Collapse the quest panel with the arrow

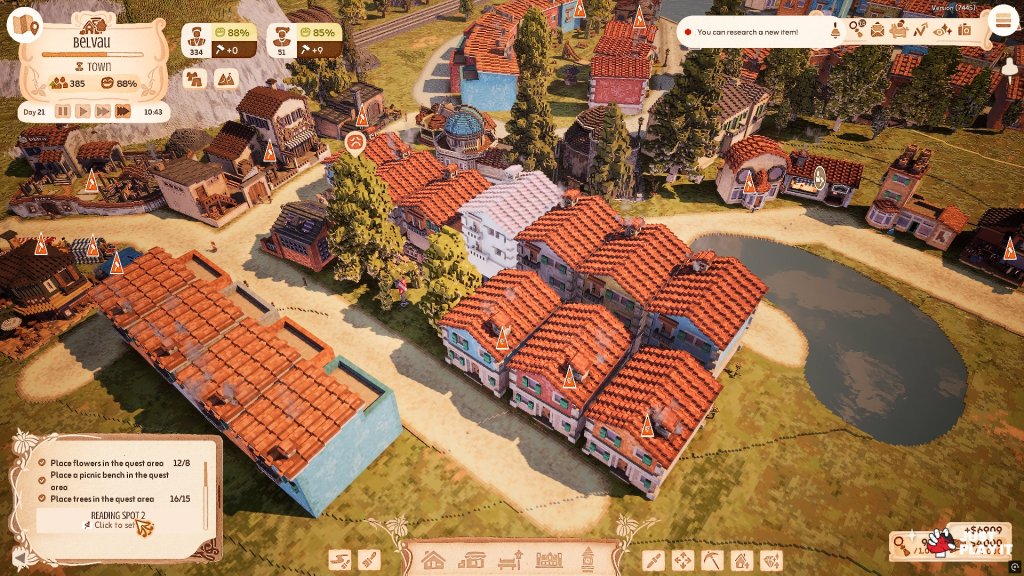click(19, 557)
